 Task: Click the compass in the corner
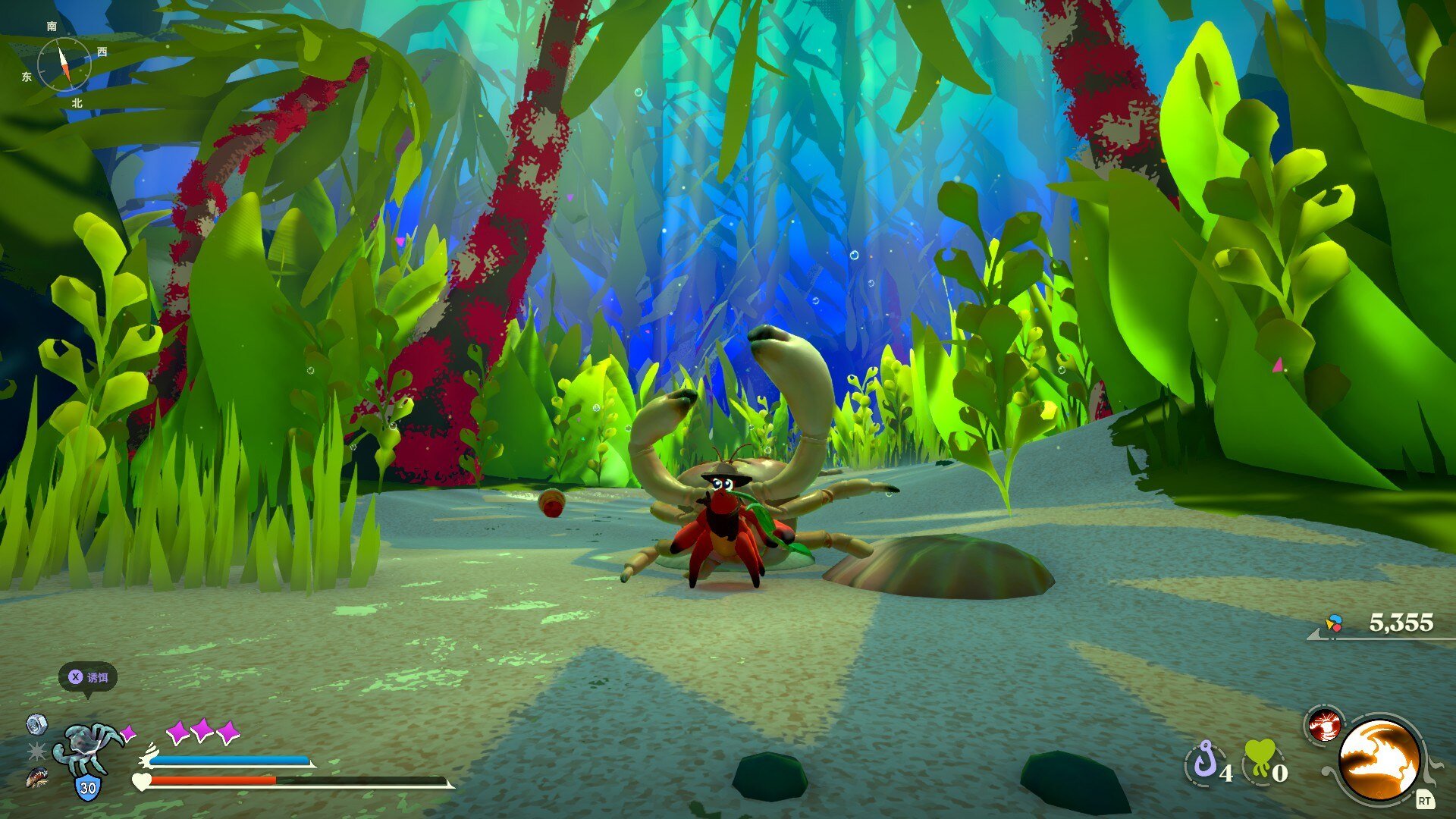click(x=64, y=64)
